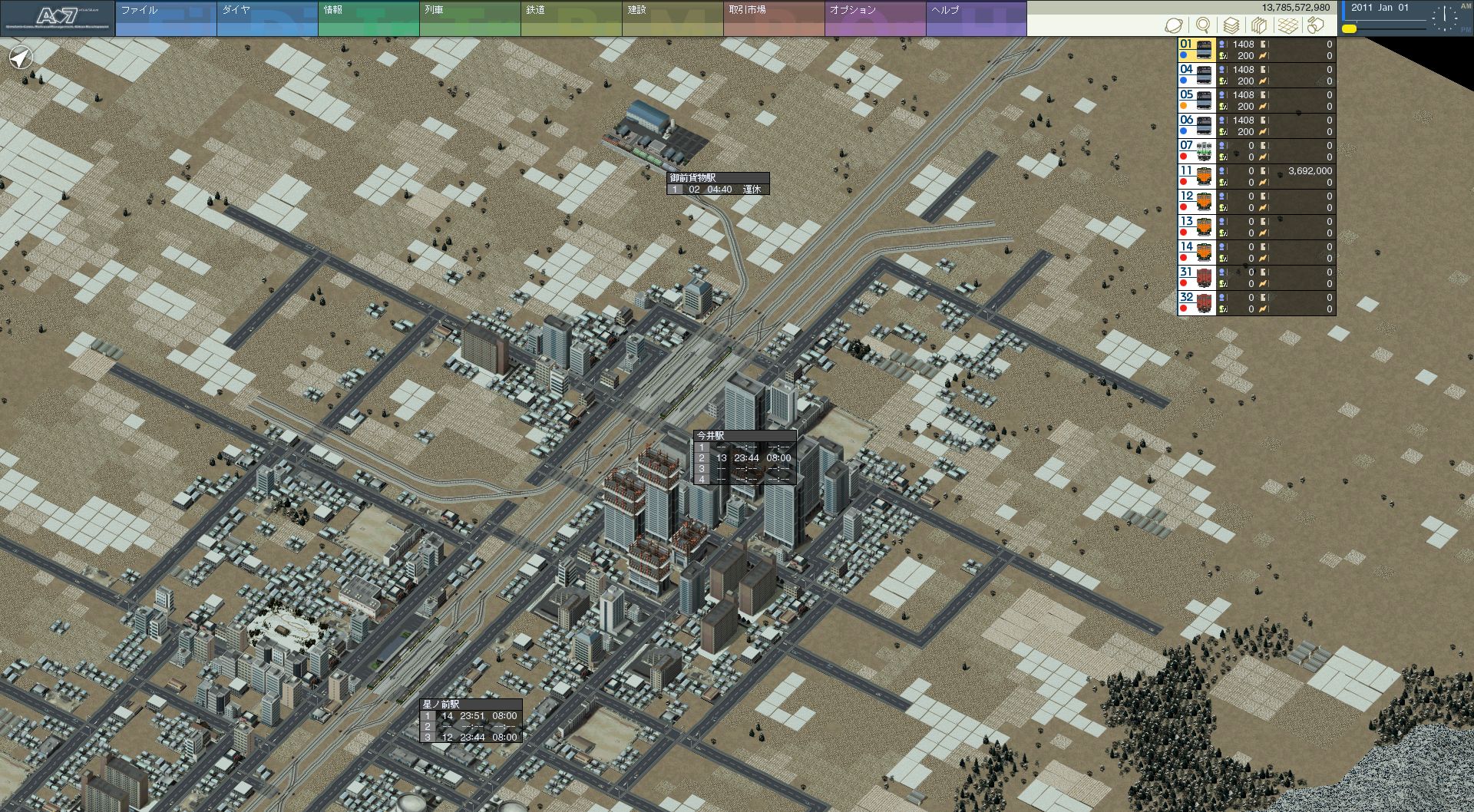Activate the magnifying glass zoom icon
The width and height of the screenshot is (1474, 812).
tap(1203, 25)
